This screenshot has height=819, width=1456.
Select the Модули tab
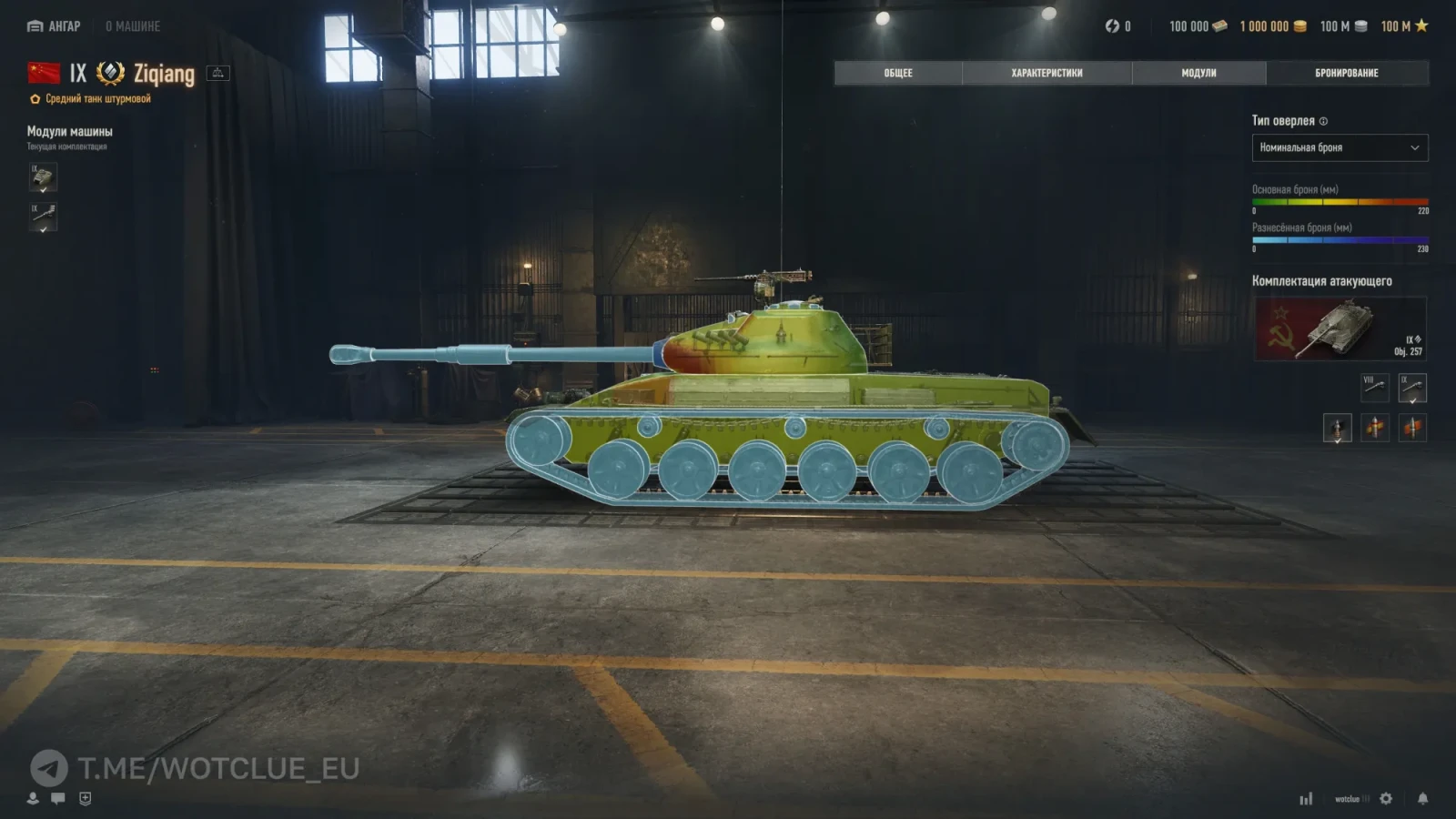(1198, 73)
